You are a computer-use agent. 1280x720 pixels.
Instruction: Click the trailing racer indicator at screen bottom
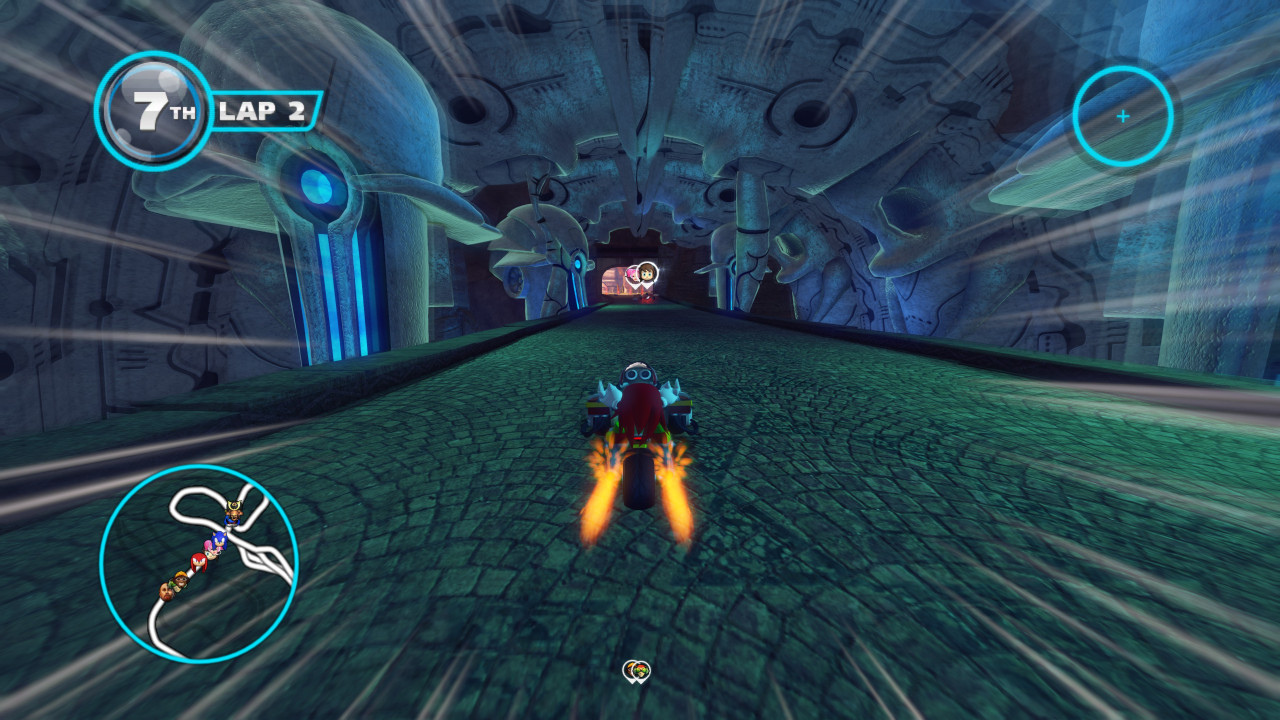(636, 671)
